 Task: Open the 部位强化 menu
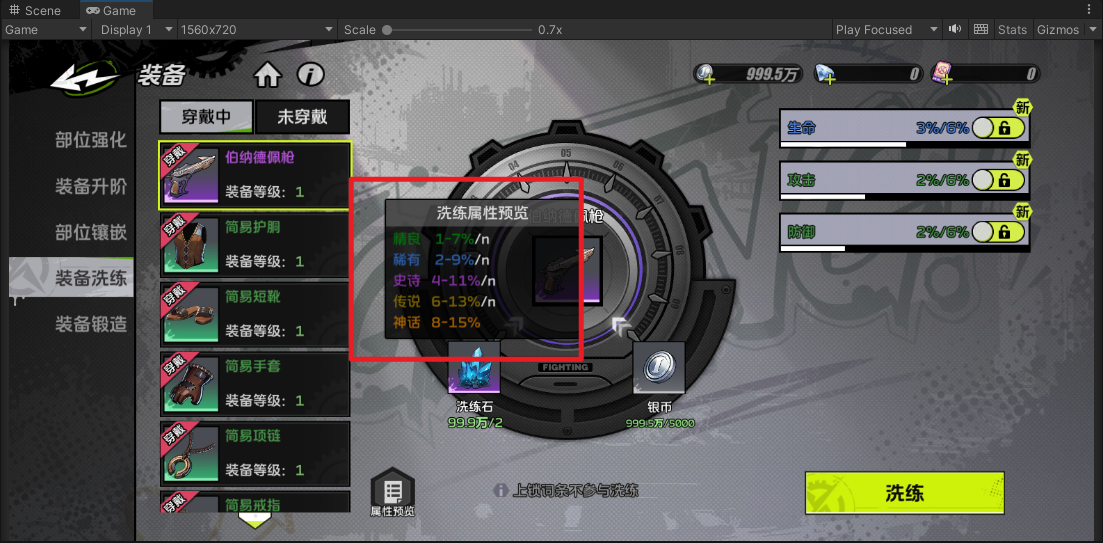point(90,140)
